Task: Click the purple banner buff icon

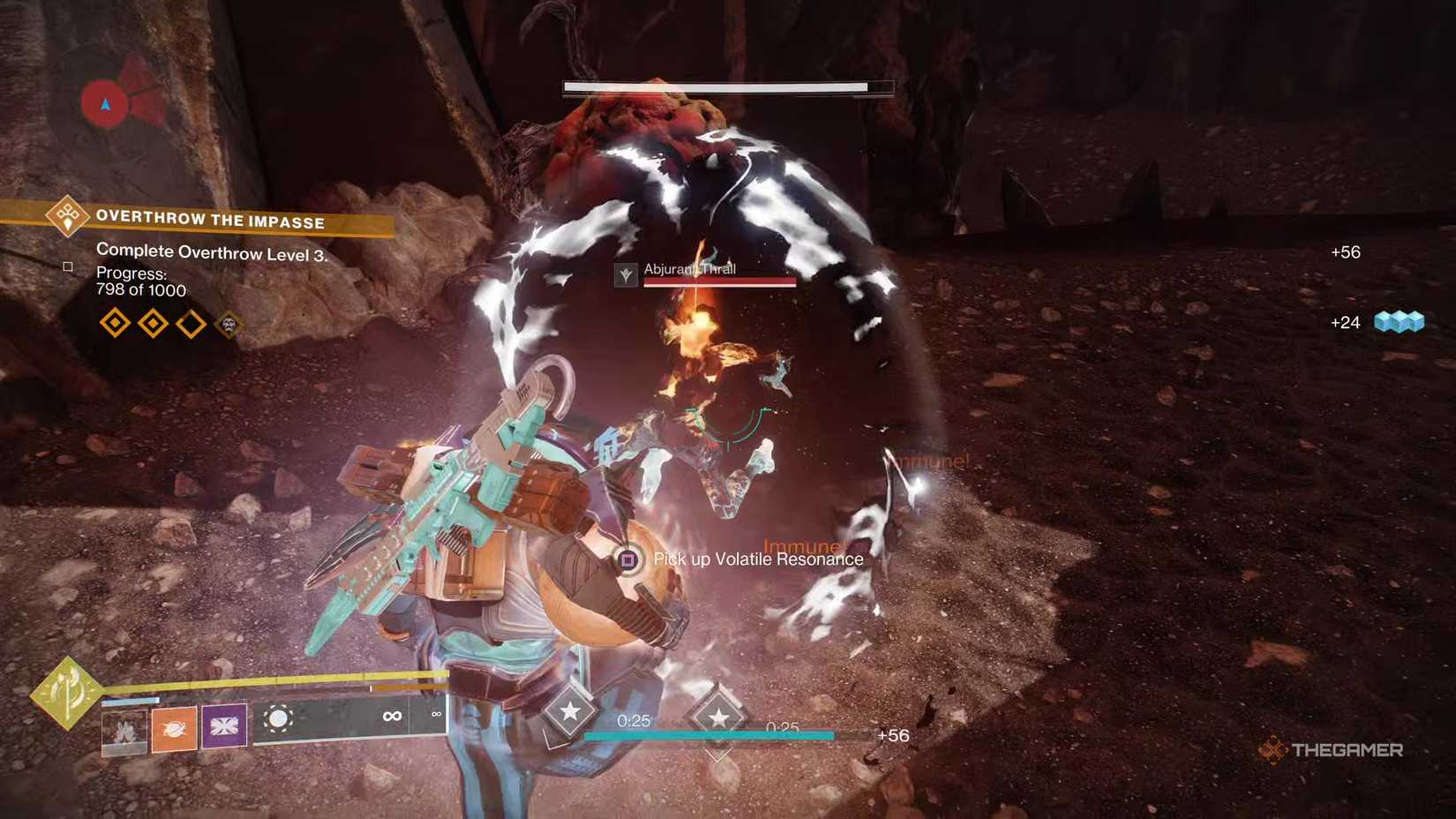Action: 223,727
